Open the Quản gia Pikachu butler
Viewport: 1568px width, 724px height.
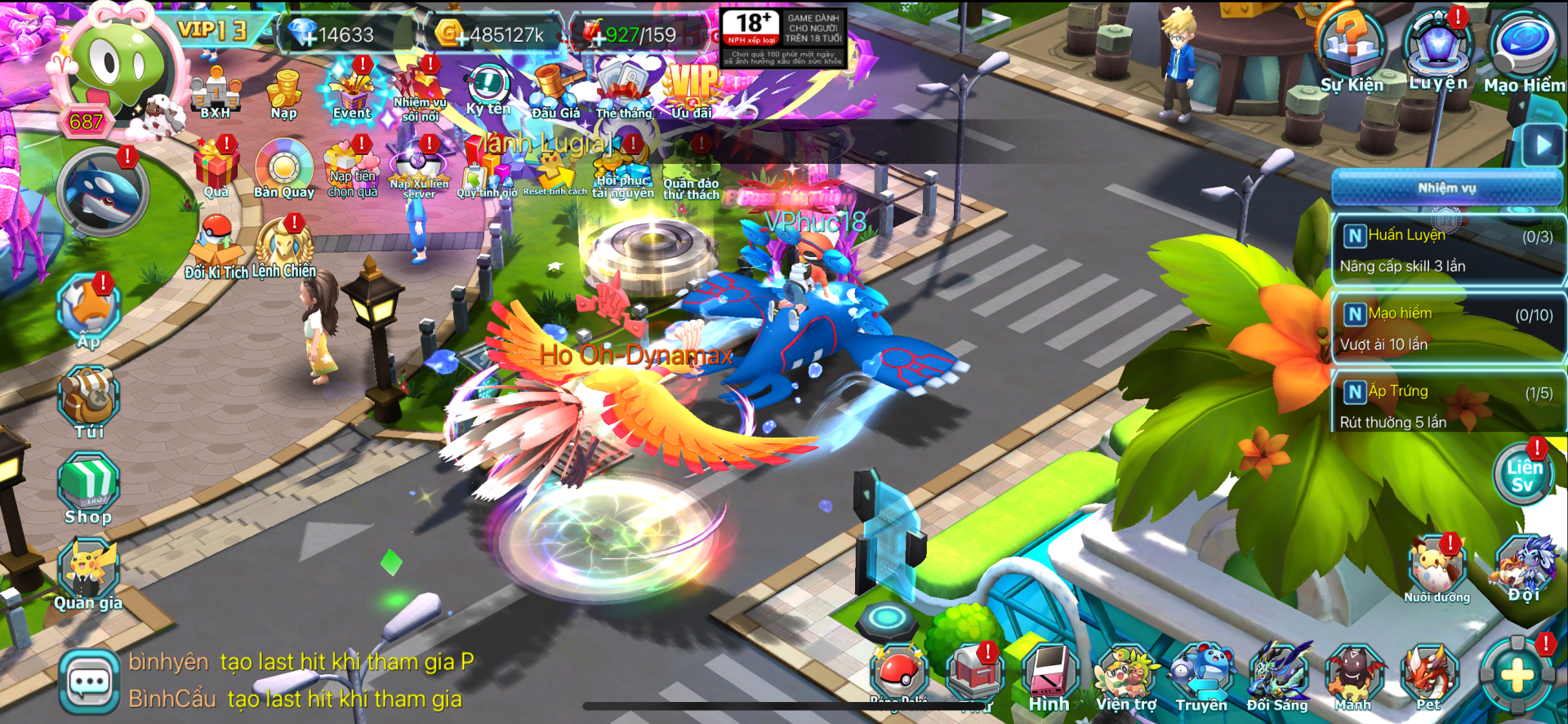tap(88, 575)
